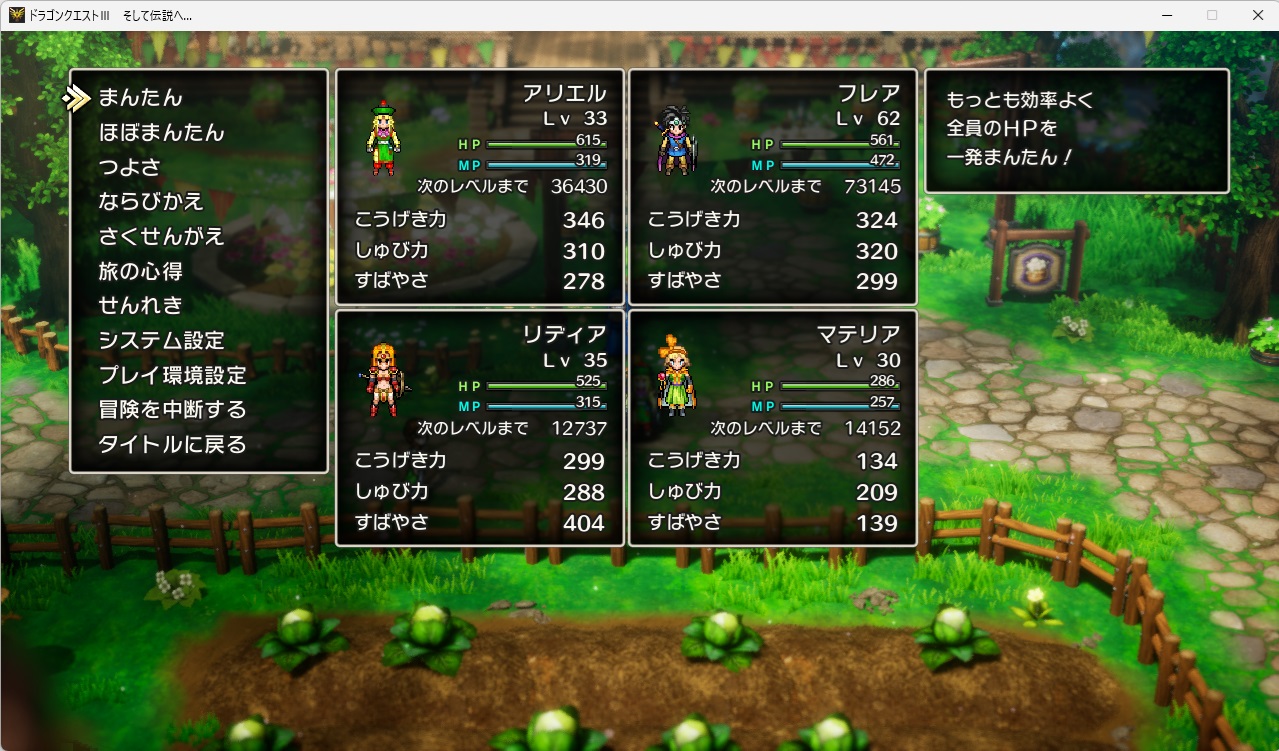
Task: View the せんれき battle record
Action: click(141, 306)
